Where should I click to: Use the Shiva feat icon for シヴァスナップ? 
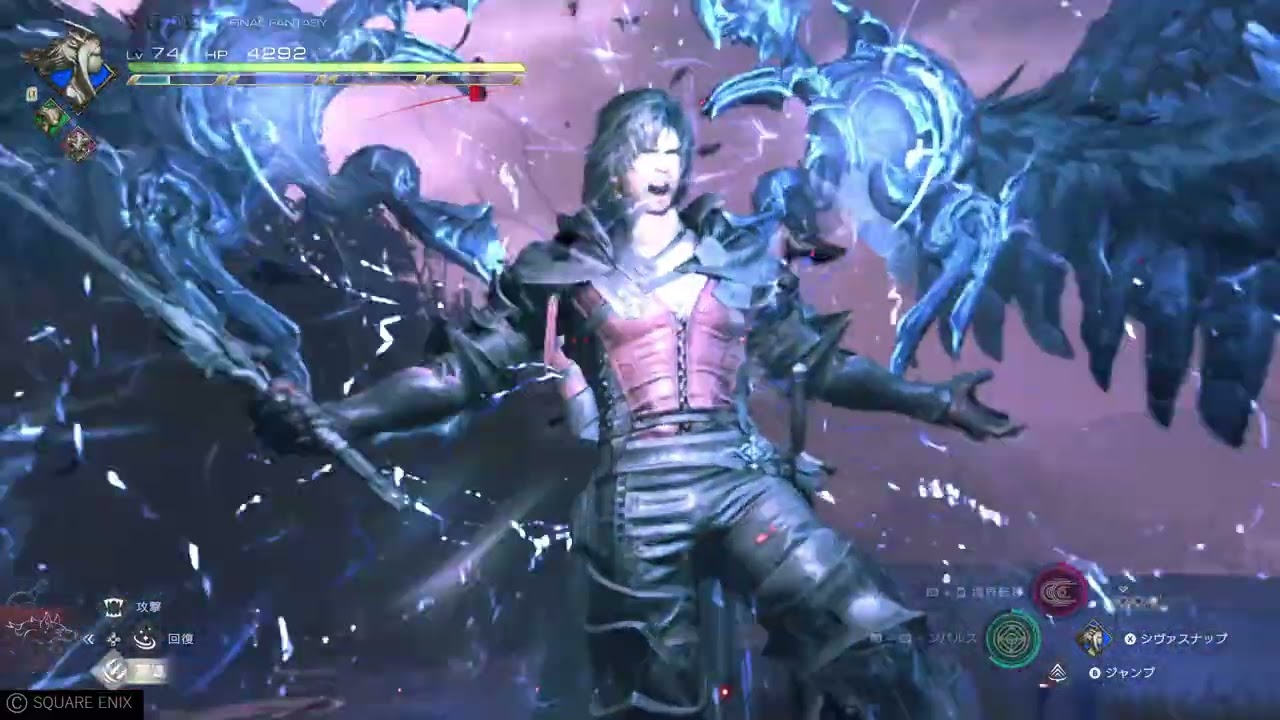tap(1094, 638)
